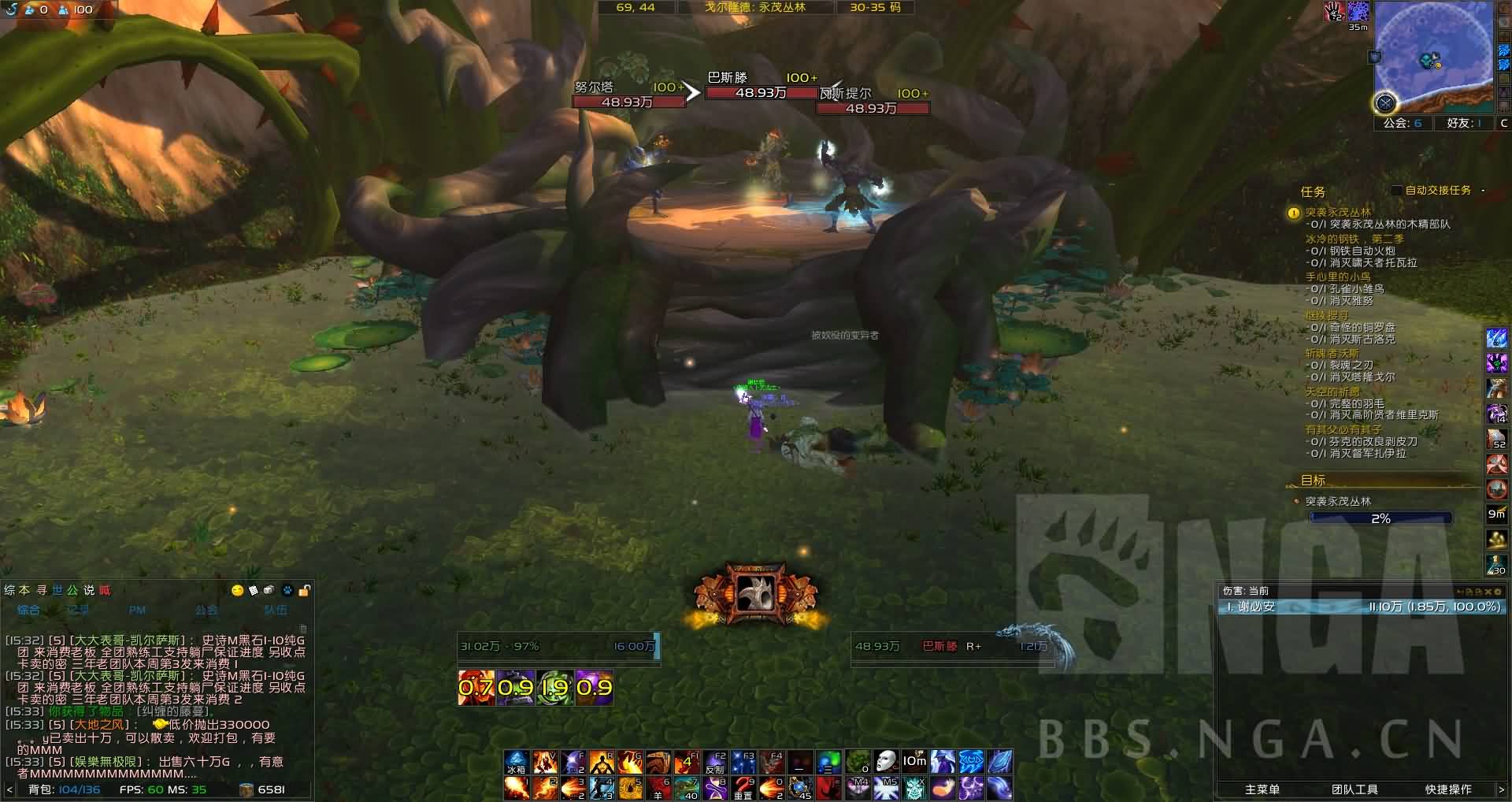Open the 背包 bag counter
Viewport: 1512px width, 802px height.
tap(65, 789)
